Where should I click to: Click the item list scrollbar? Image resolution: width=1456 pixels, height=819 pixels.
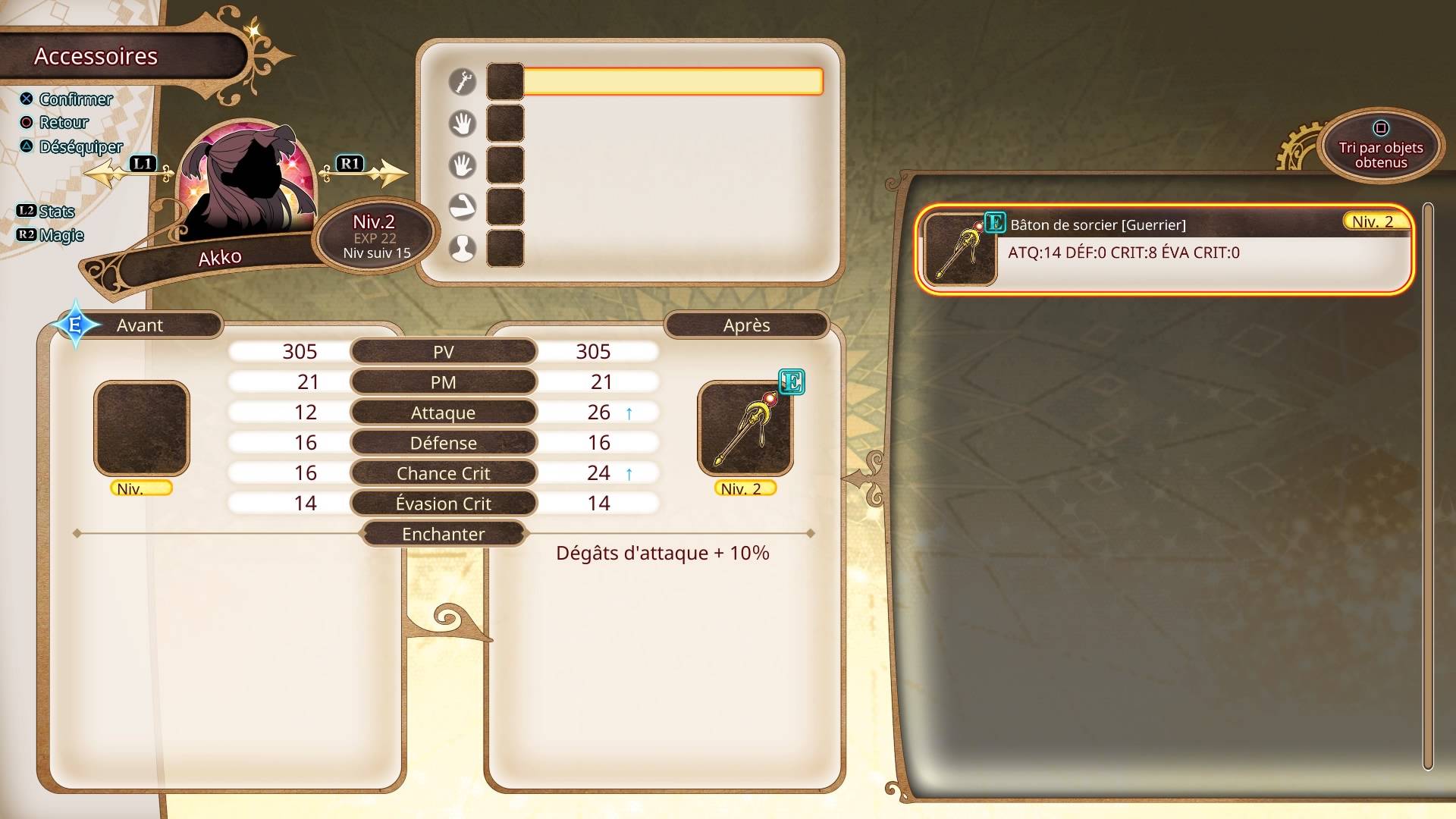coord(1428,485)
